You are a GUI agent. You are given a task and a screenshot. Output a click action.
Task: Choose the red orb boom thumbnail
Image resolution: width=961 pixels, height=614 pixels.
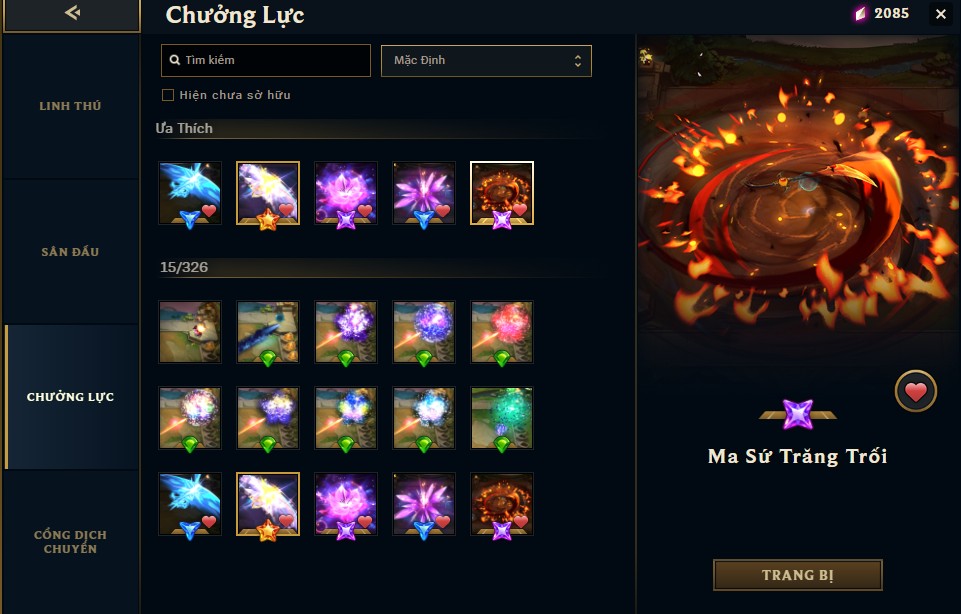(x=502, y=331)
